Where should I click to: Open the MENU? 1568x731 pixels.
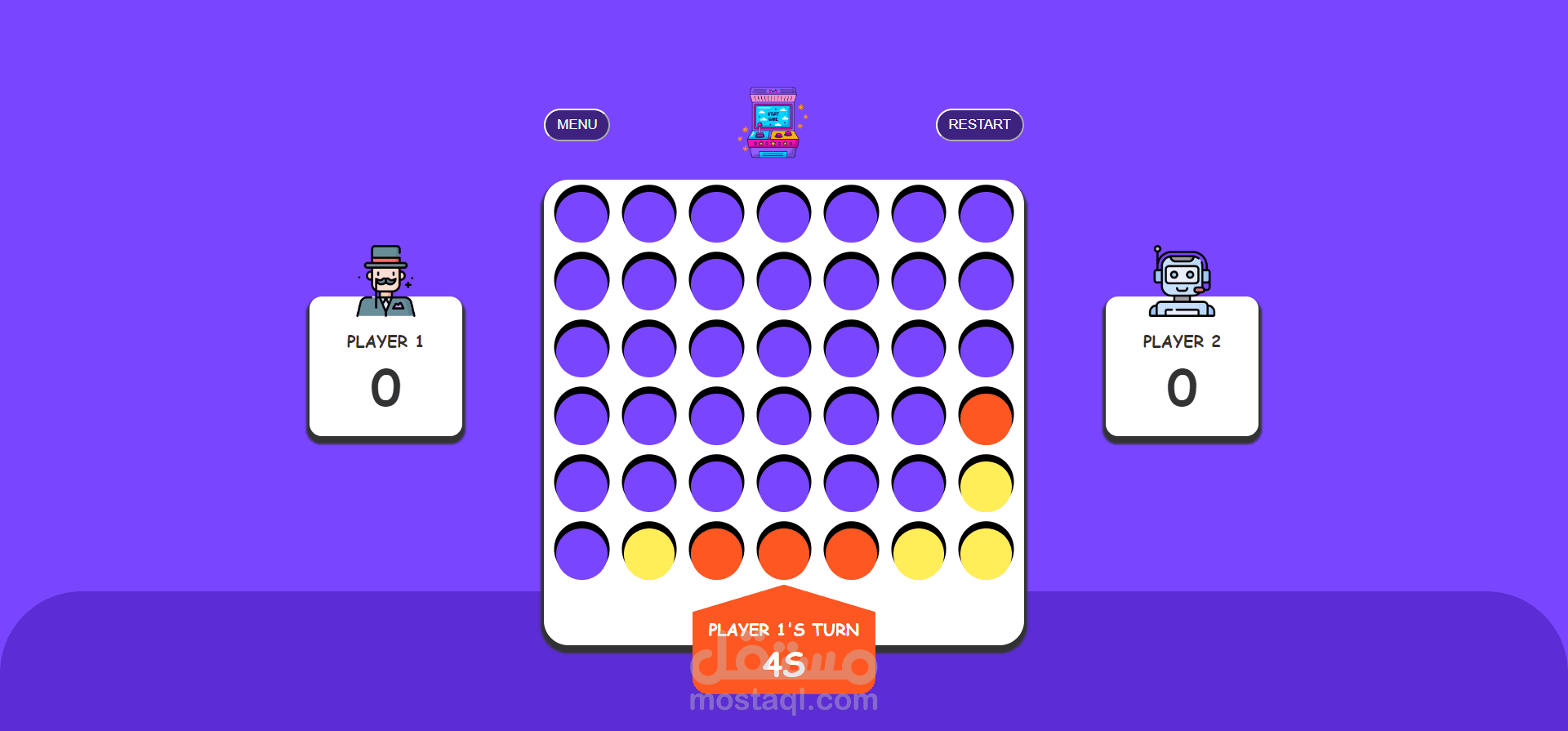[577, 124]
